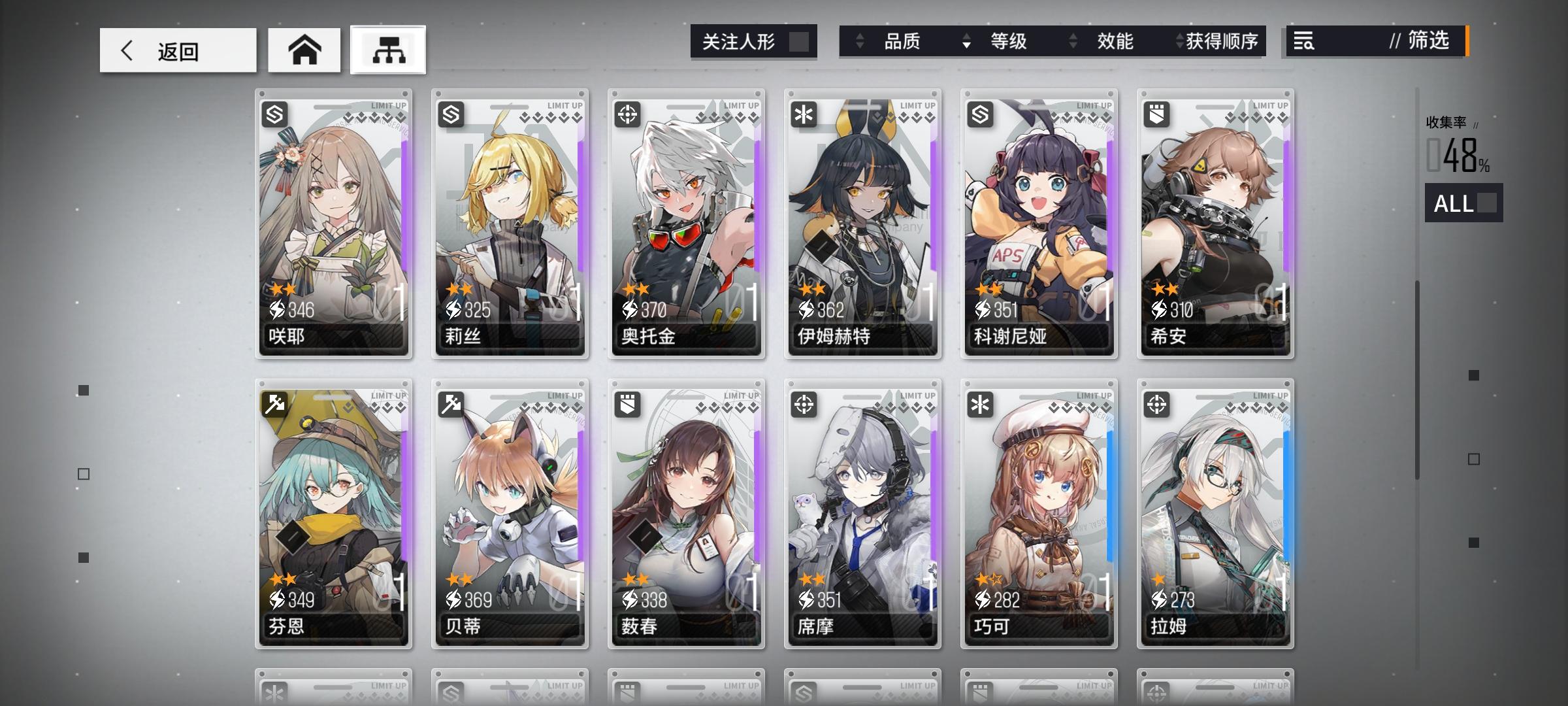Click the formation view icon beside home
Viewport: 1568px width, 706px height.
coord(387,50)
